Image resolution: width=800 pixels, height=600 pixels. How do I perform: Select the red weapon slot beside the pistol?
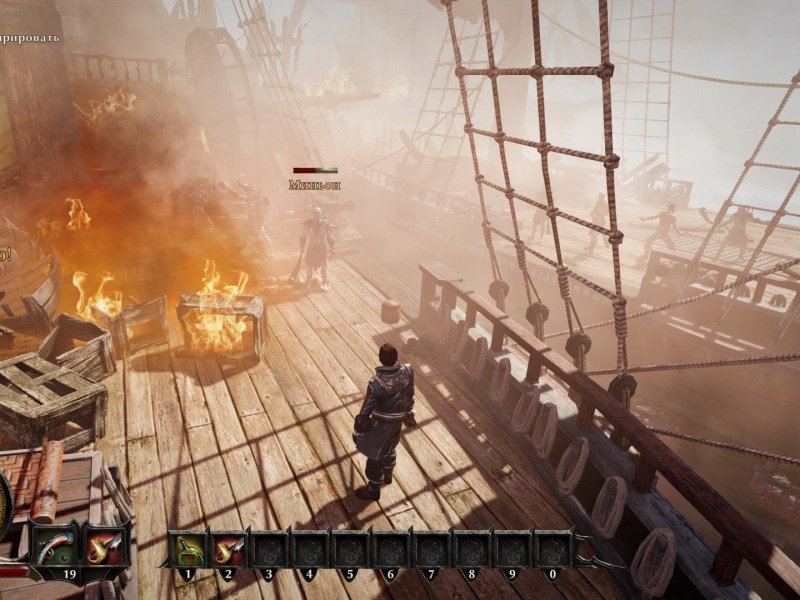103,547
